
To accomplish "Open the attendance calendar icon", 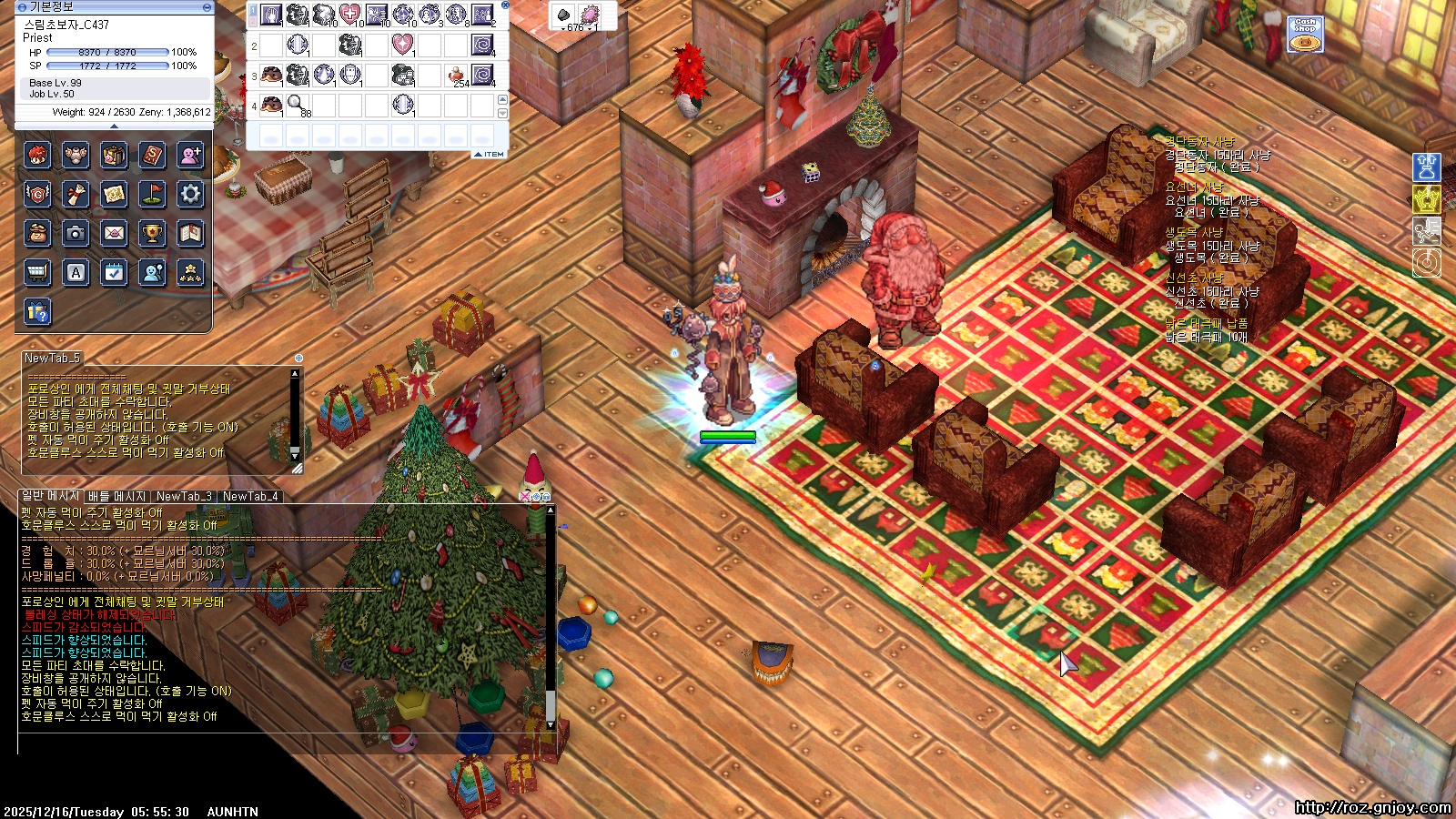I will point(114,272).
